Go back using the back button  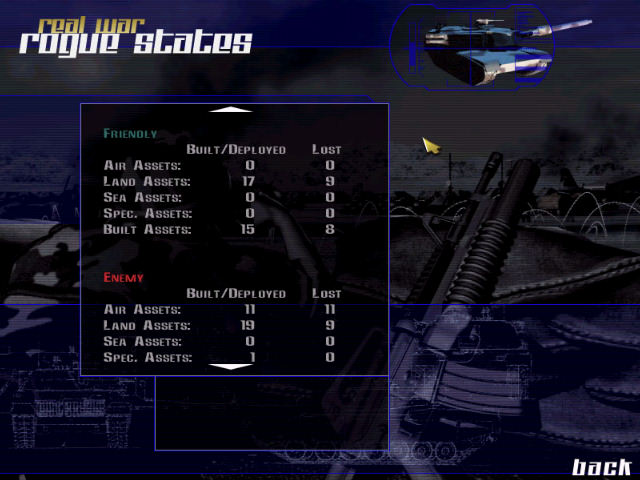coord(601,466)
